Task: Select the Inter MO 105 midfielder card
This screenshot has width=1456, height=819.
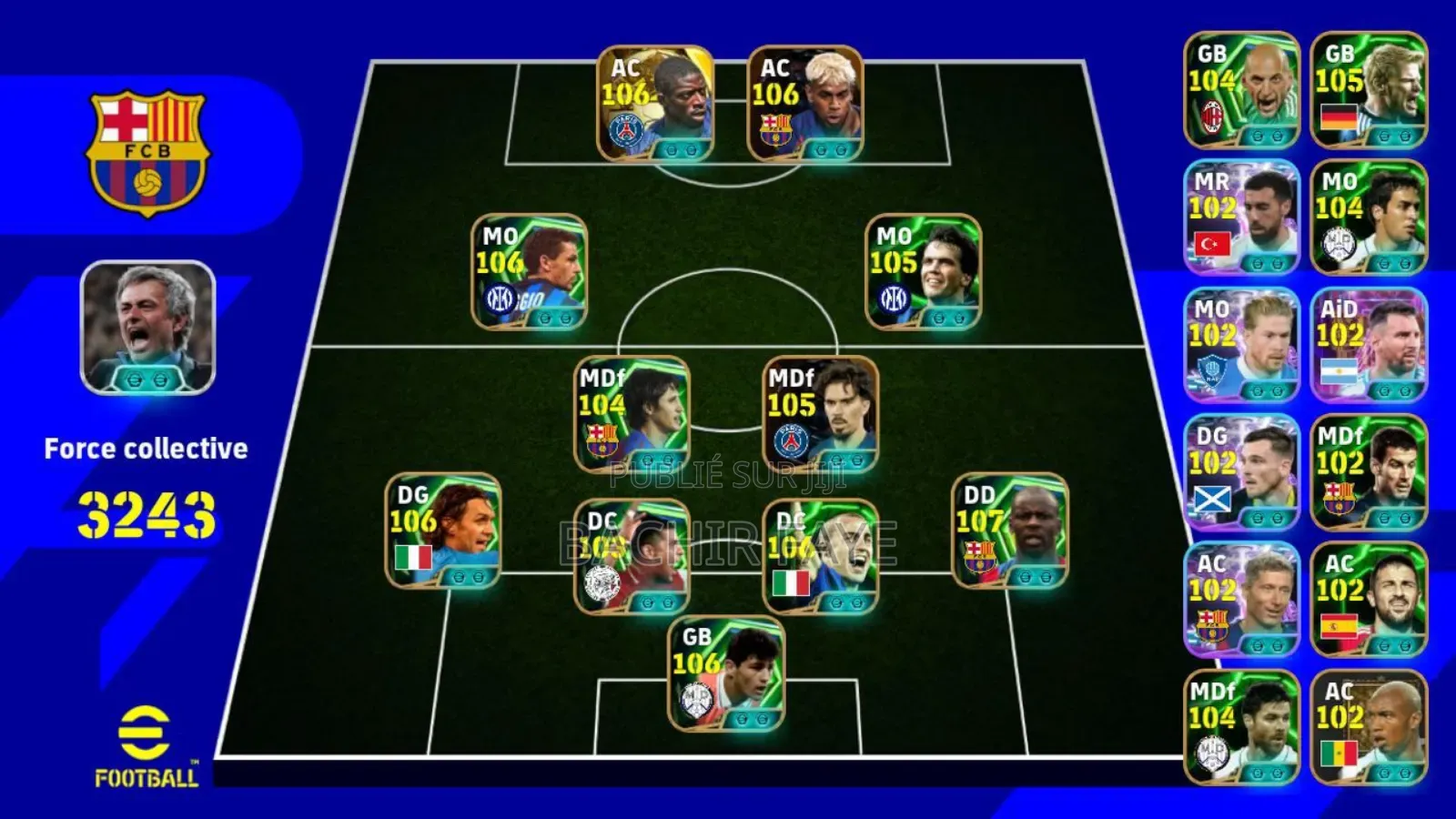Action: coord(919,273)
